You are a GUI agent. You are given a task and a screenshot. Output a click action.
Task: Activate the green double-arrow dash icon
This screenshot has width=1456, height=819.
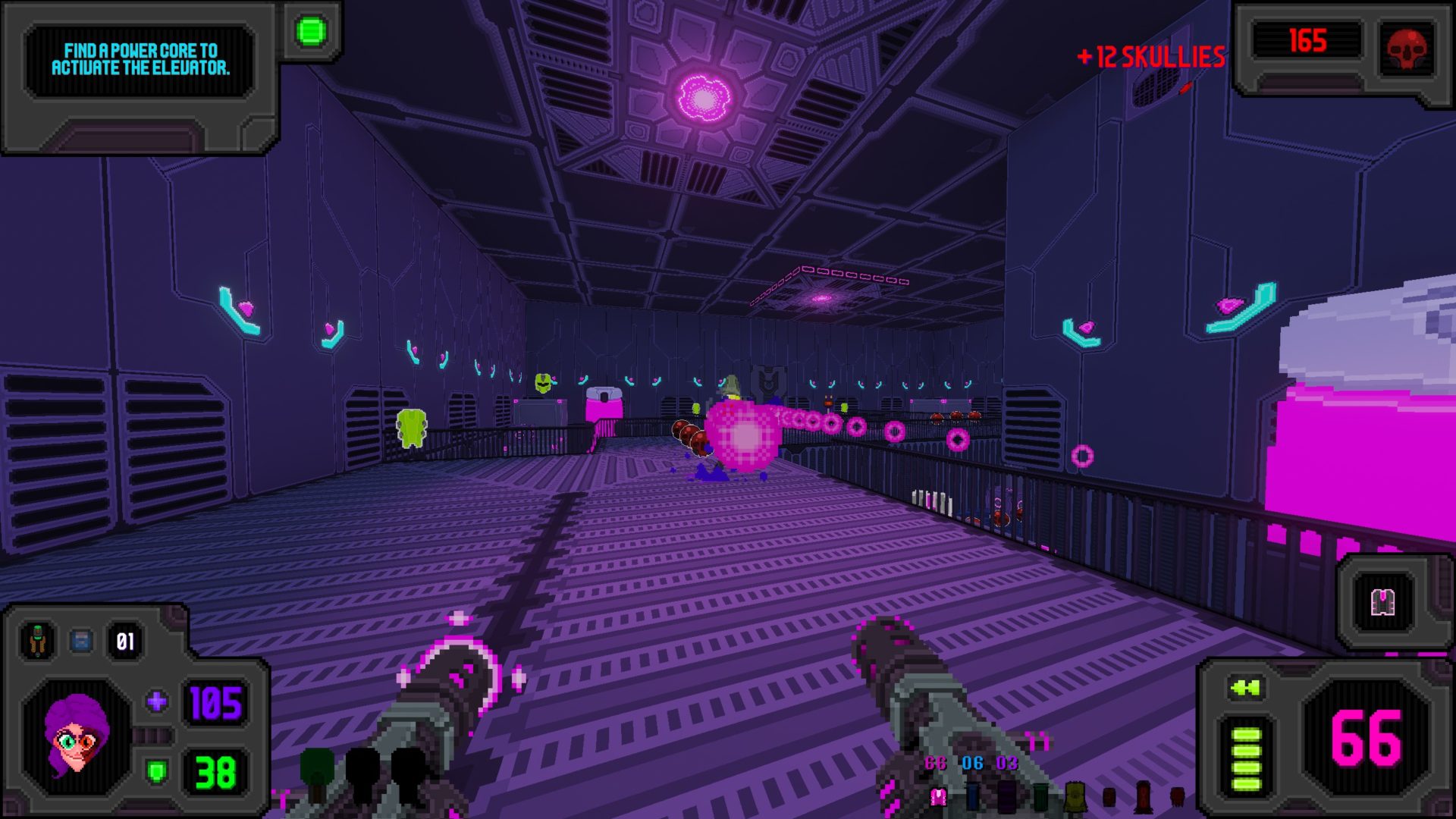pyautogui.click(x=1245, y=688)
